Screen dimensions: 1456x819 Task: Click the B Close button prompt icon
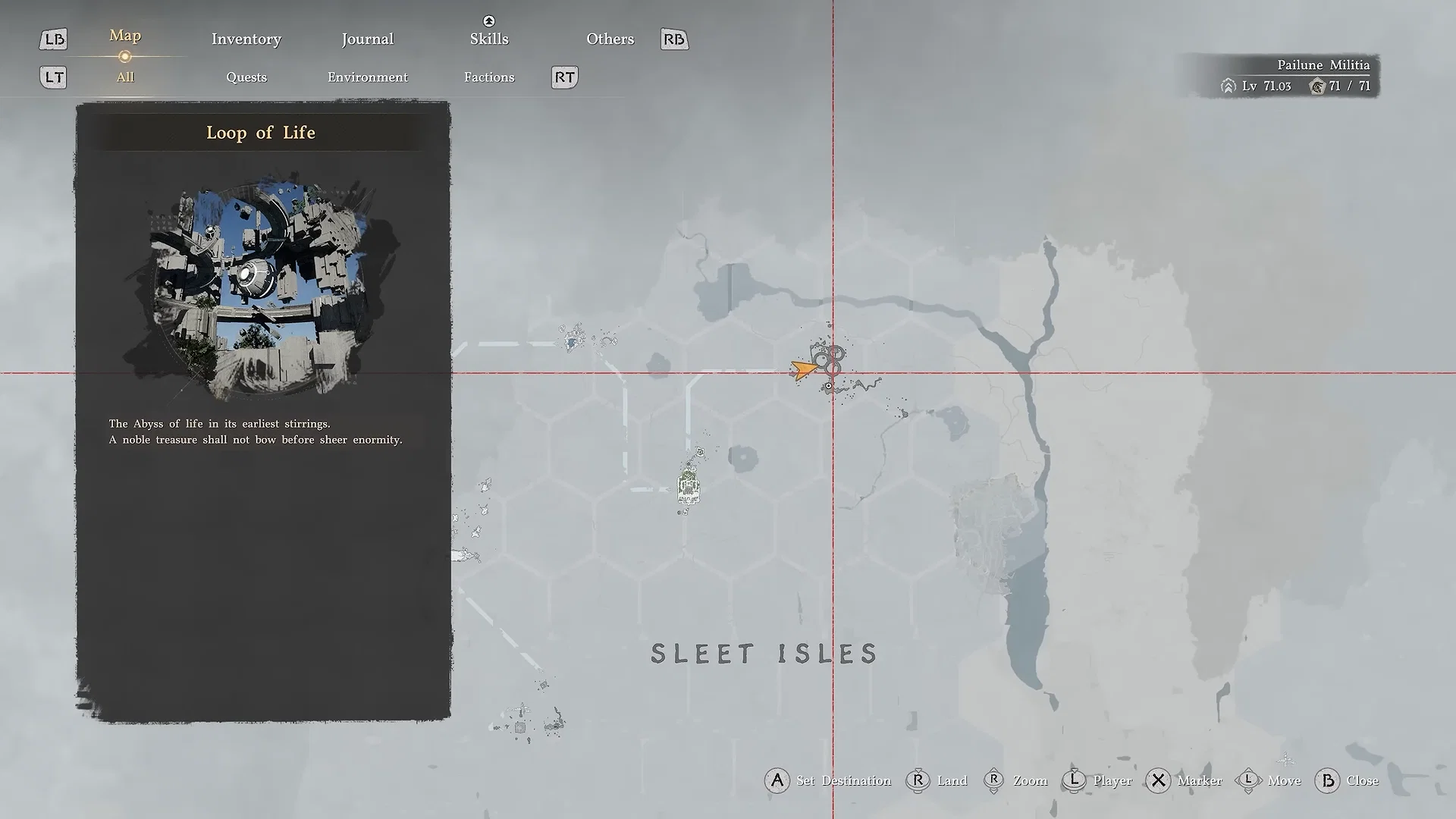[1327, 780]
